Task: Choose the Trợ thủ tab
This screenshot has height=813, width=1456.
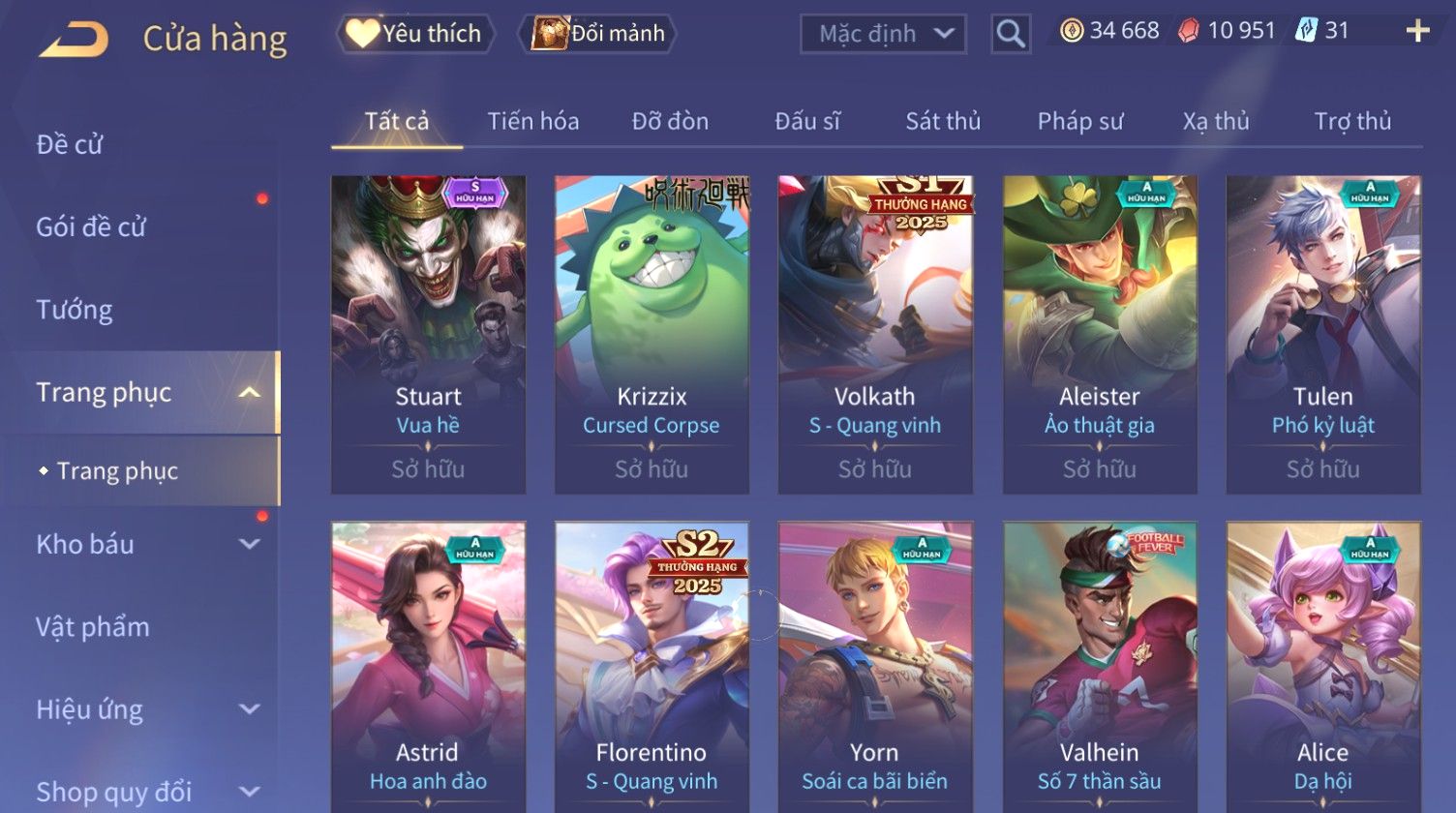Action: point(1351,121)
